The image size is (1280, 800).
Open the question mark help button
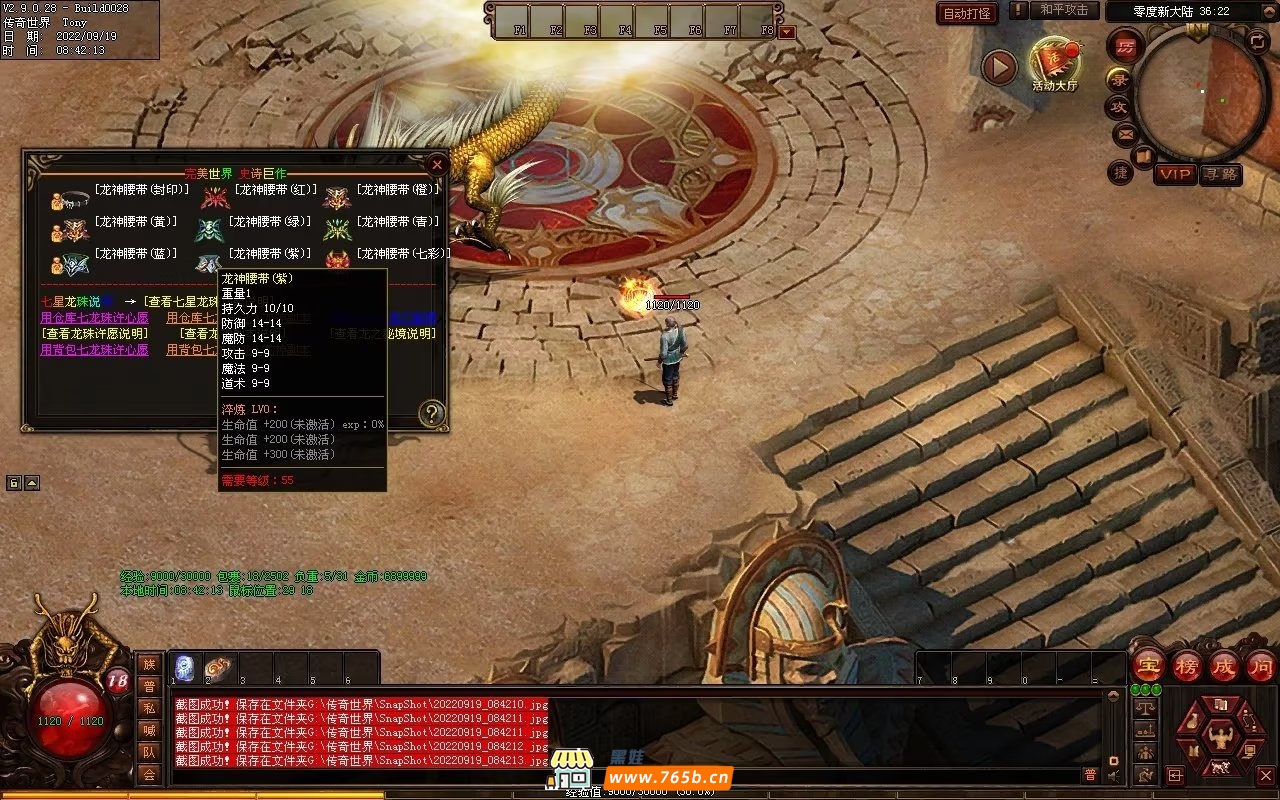431,413
